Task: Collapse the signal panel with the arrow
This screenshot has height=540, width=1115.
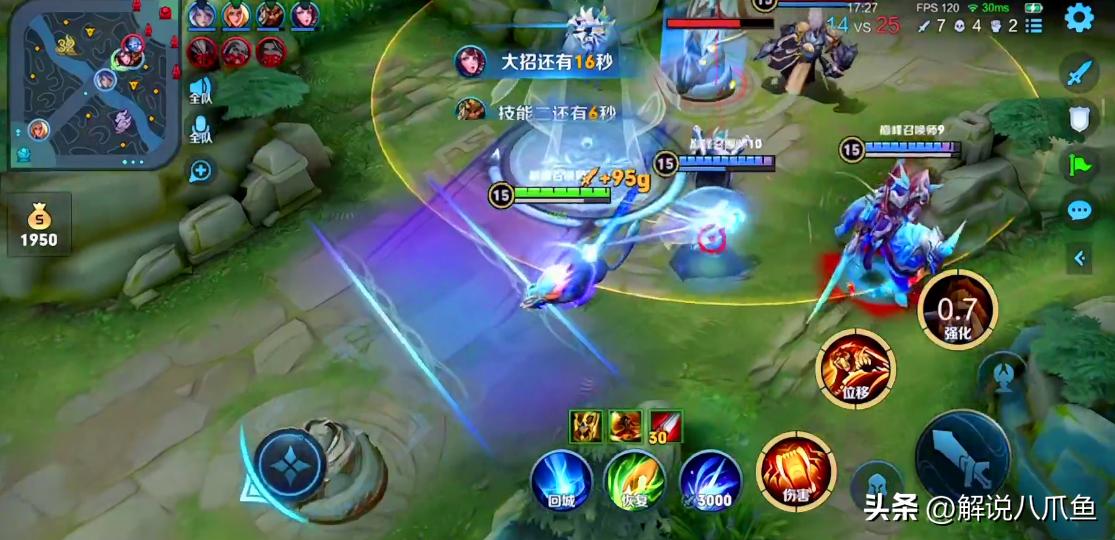Action: click(x=1079, y=258)
